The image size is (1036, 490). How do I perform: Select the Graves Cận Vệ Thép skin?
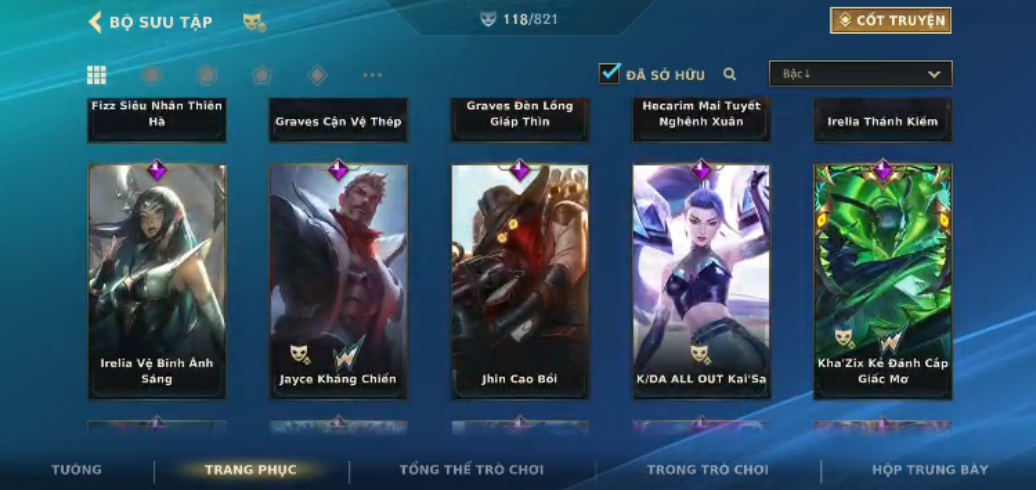click(338, 120)
